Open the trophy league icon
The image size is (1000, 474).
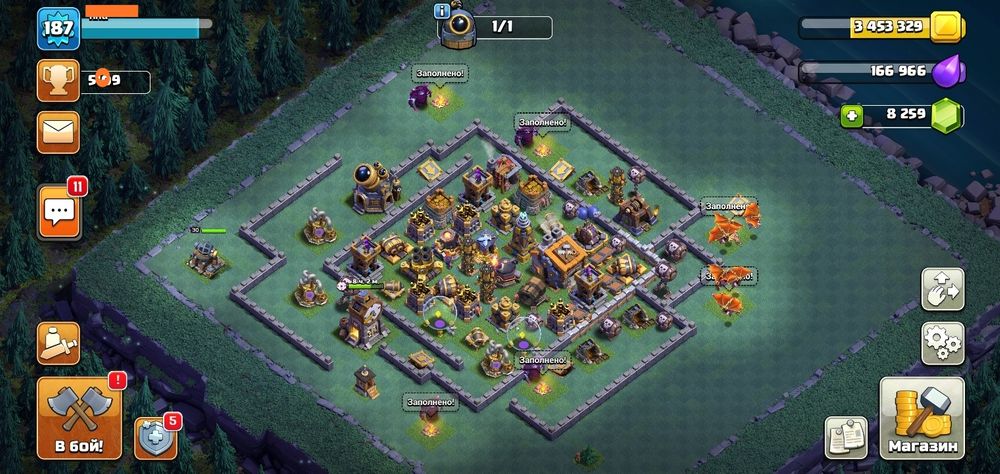point(58,81)
